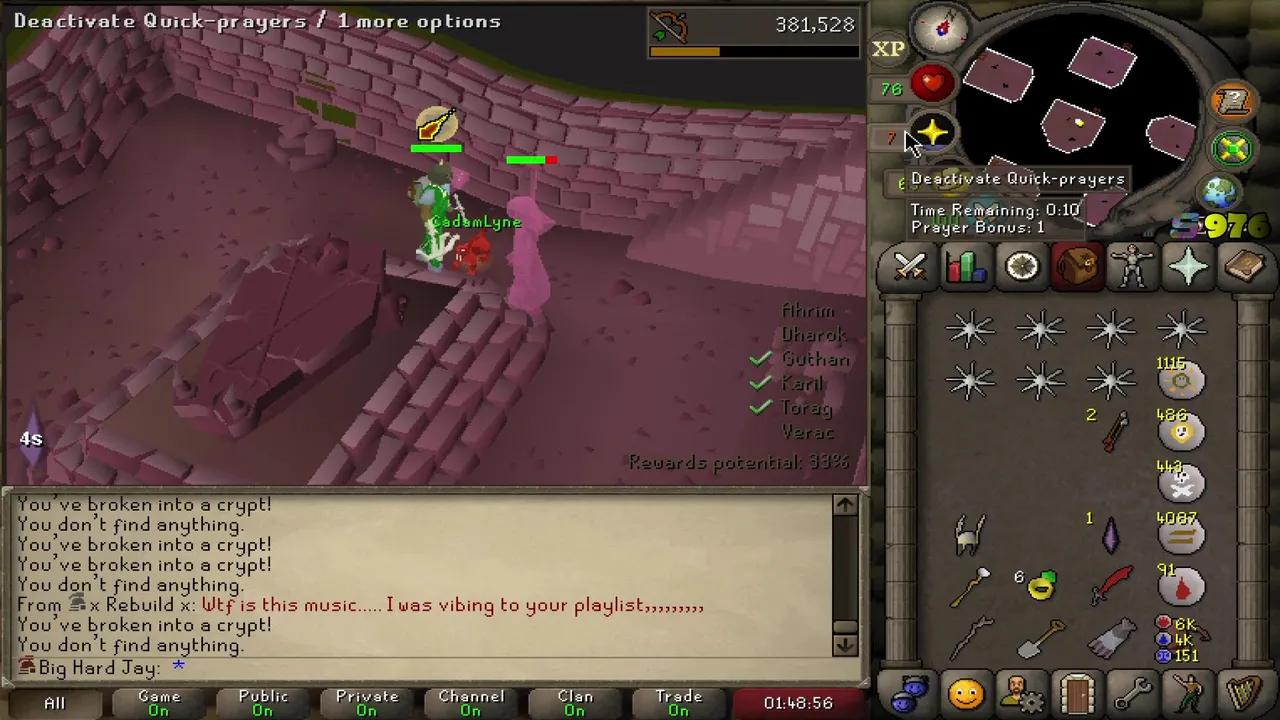Open the Emotes panel
The width and height of the screenshot is (1280, 720).
(x=1188, y=690)
